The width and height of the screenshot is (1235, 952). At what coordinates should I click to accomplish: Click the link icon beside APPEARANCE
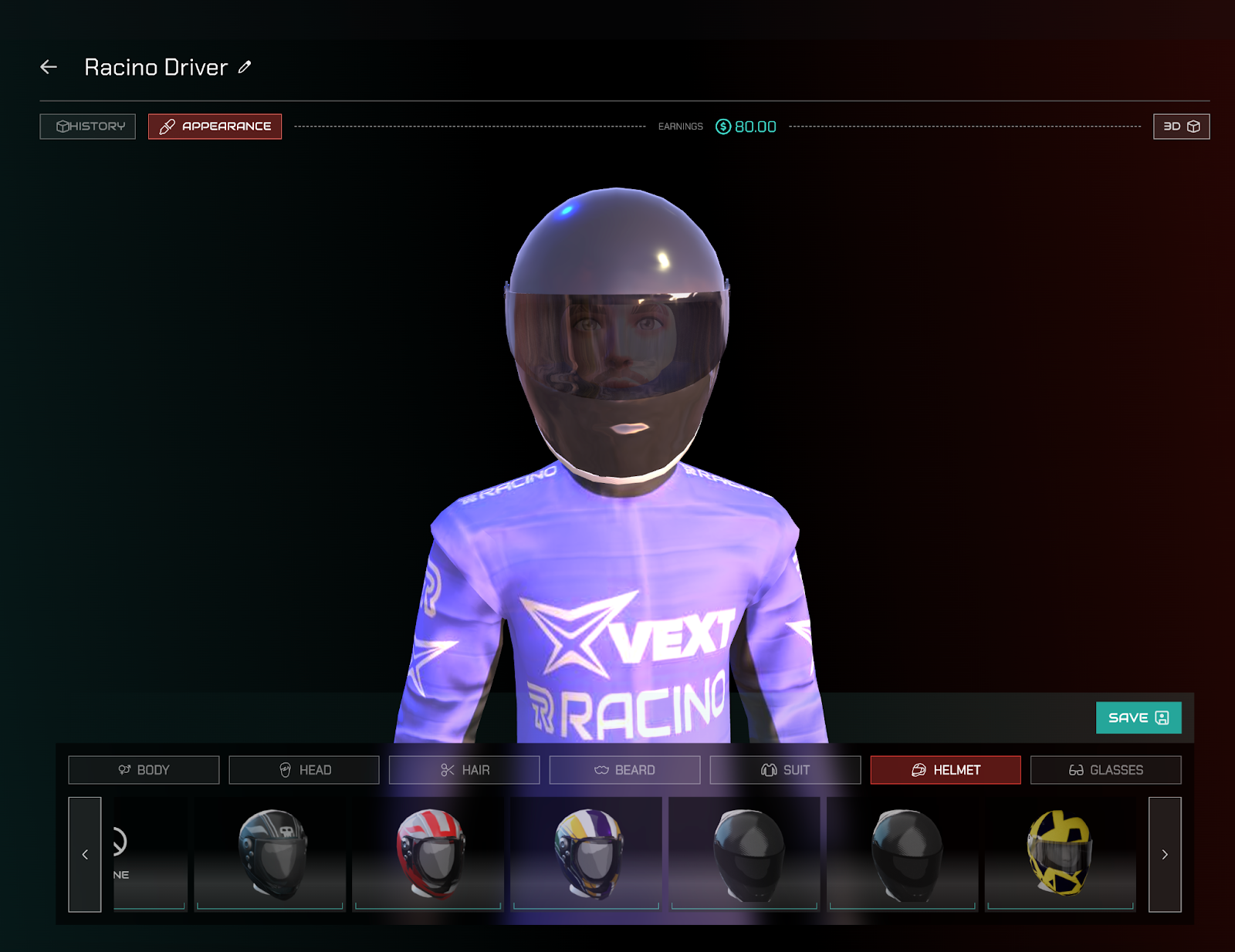(x=167, y=126)
